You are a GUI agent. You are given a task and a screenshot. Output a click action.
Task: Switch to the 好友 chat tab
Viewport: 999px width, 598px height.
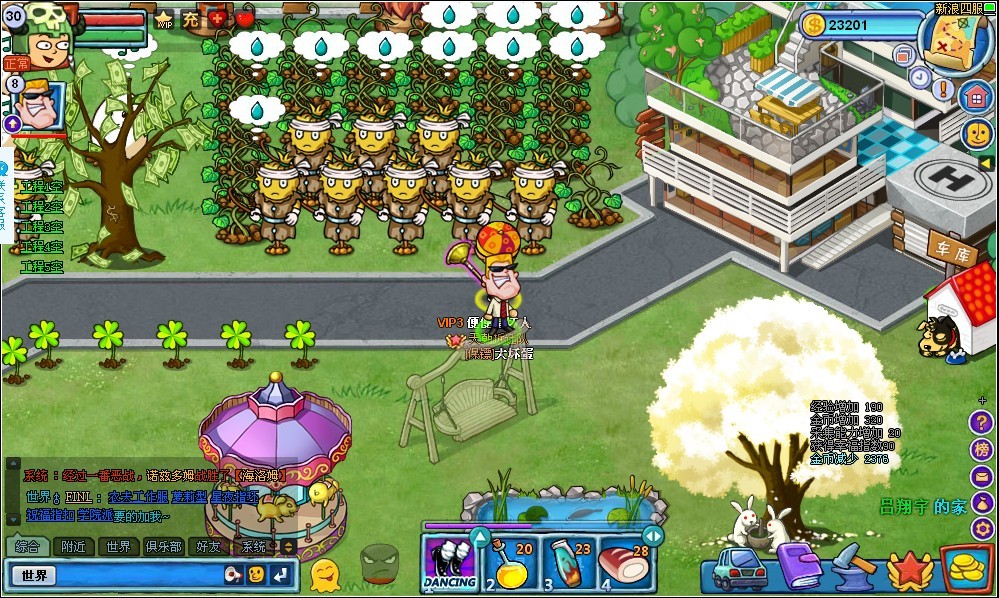coord(209,547)
